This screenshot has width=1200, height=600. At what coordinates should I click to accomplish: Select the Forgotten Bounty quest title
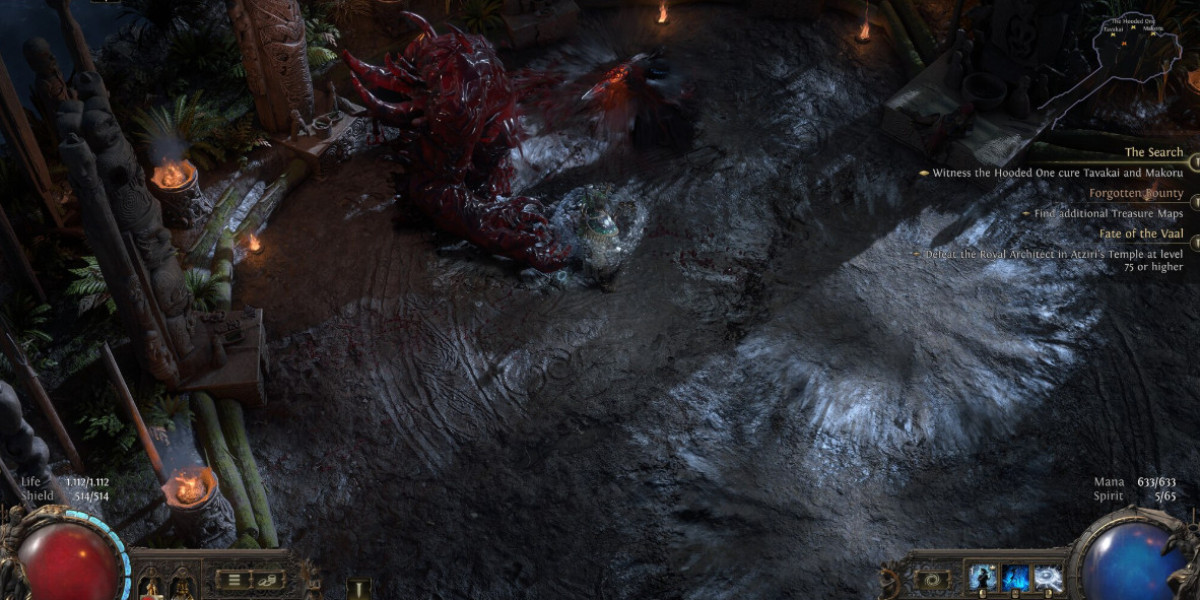pos(1136,193)
